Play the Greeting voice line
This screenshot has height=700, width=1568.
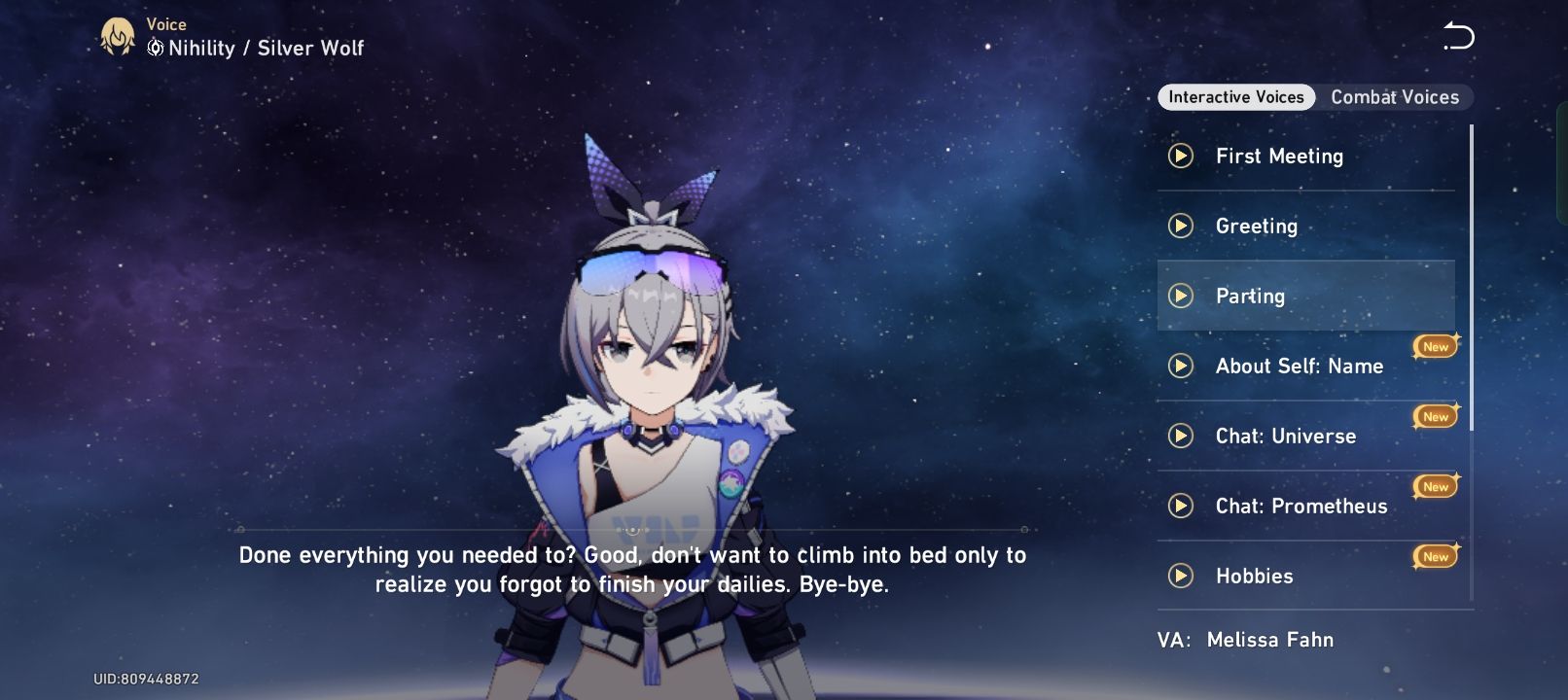coord(1181,226)
